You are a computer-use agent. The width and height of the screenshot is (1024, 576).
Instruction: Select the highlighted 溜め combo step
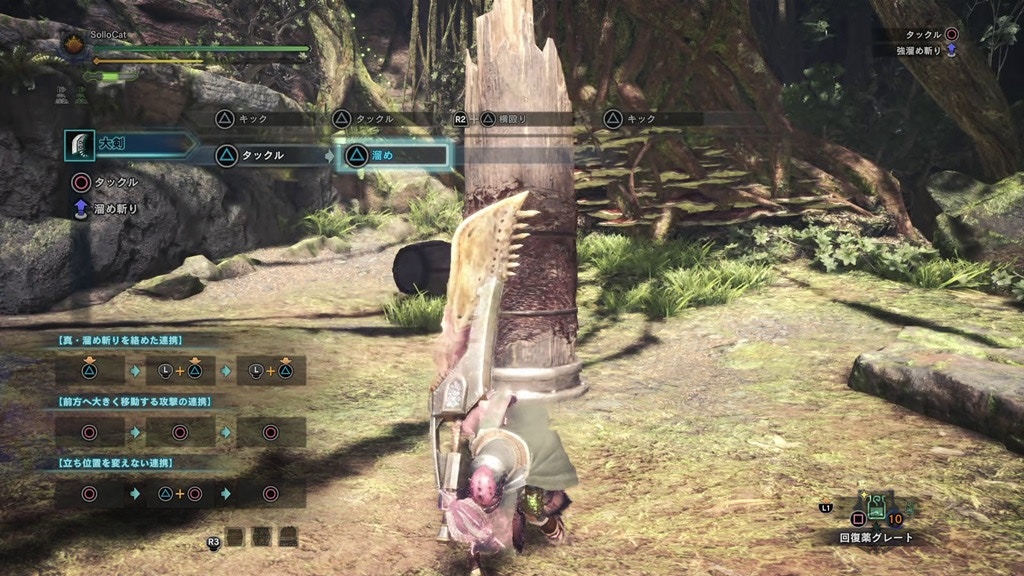pos(394,155)
